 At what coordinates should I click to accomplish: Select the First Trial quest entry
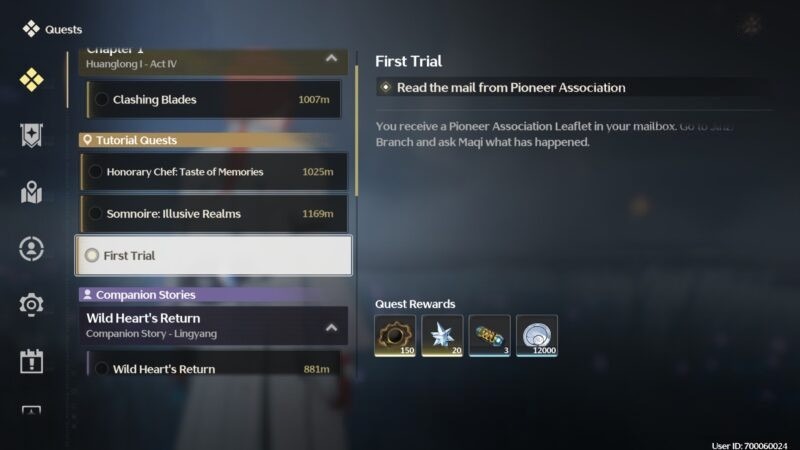click(x=214, y=256)
